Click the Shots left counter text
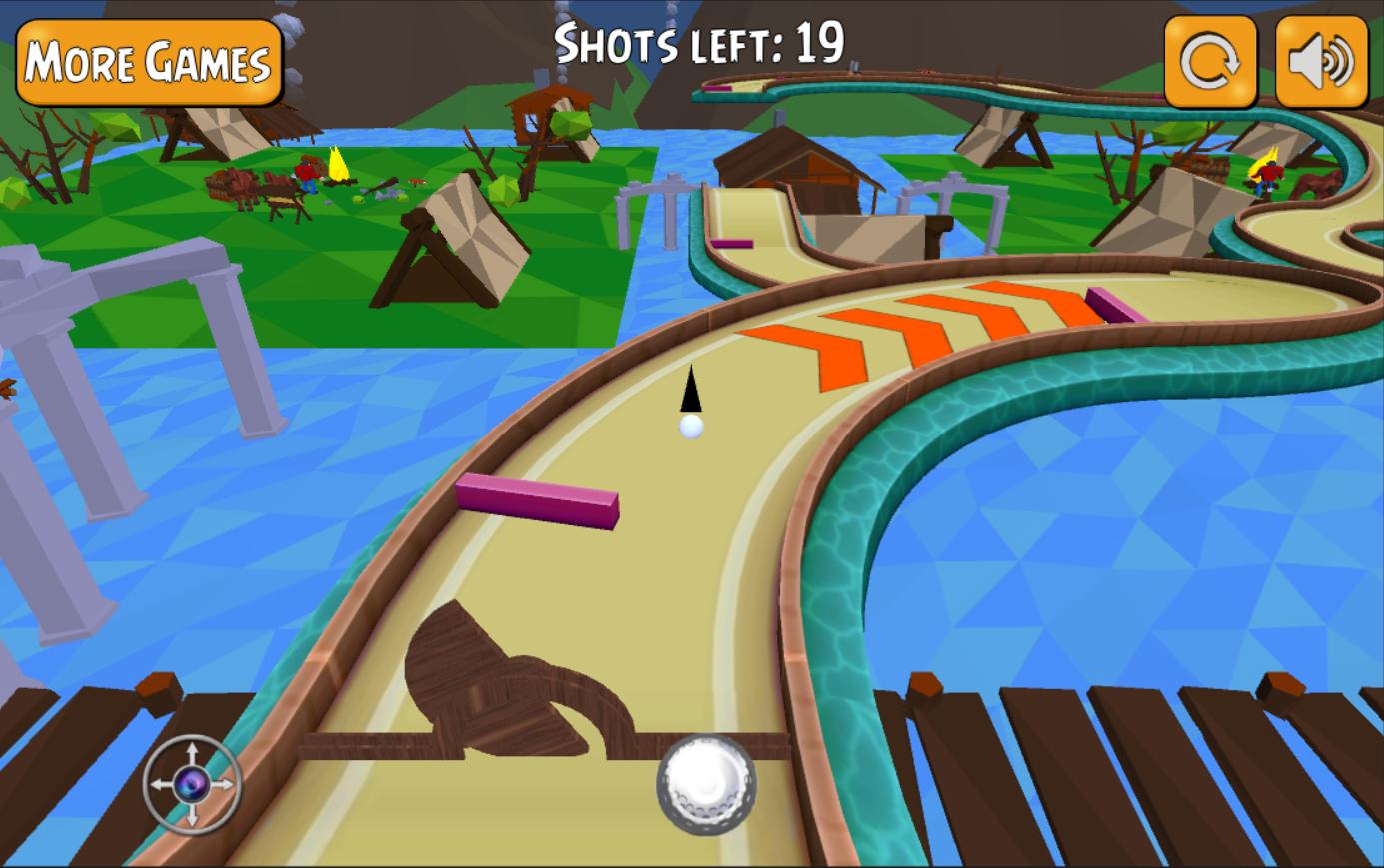Image resolution: width=1384 pixels, height=868 pixels. 699,42
